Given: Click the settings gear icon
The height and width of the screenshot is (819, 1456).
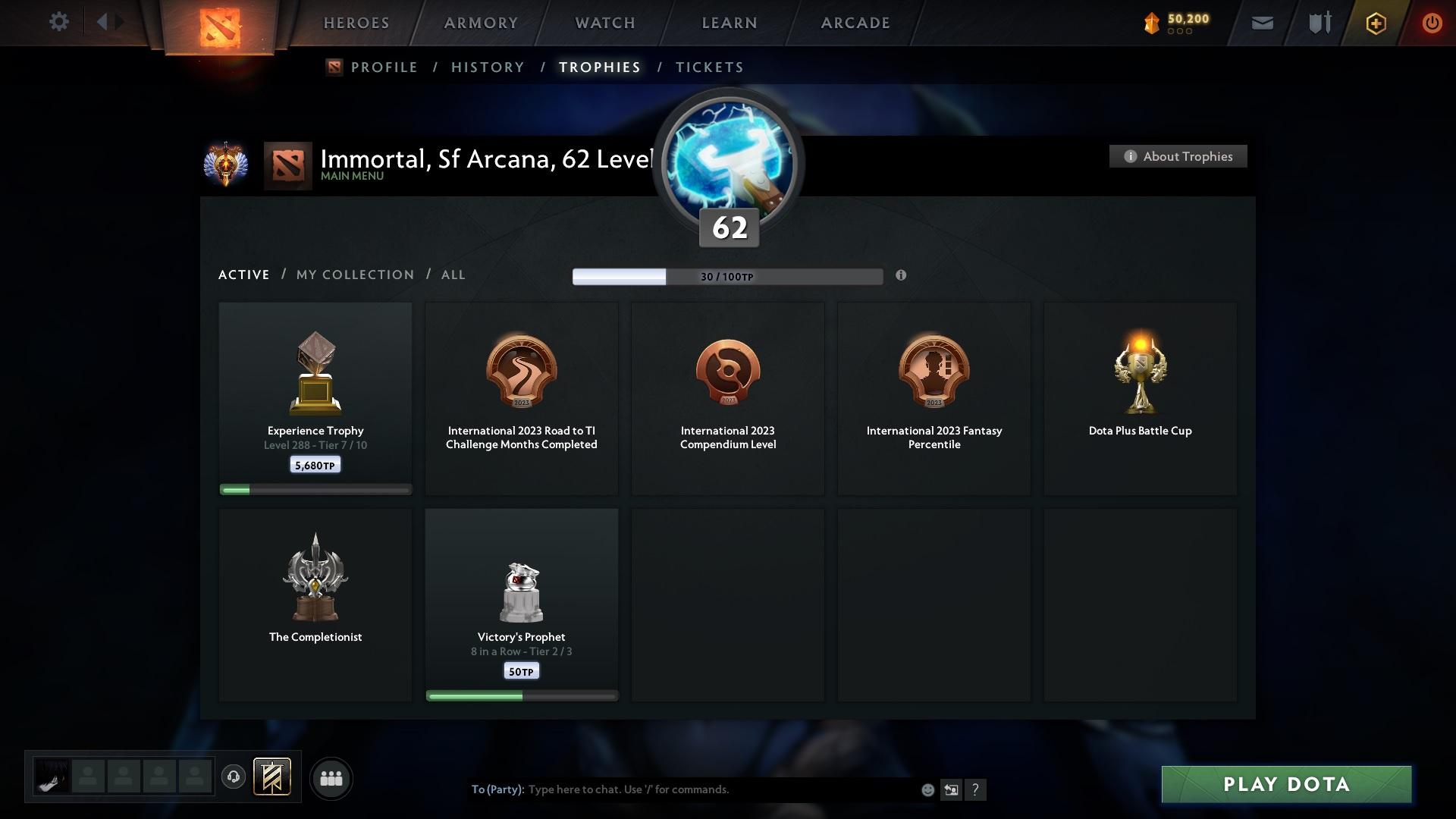Looking at the screenshot, I should [59, 22].
